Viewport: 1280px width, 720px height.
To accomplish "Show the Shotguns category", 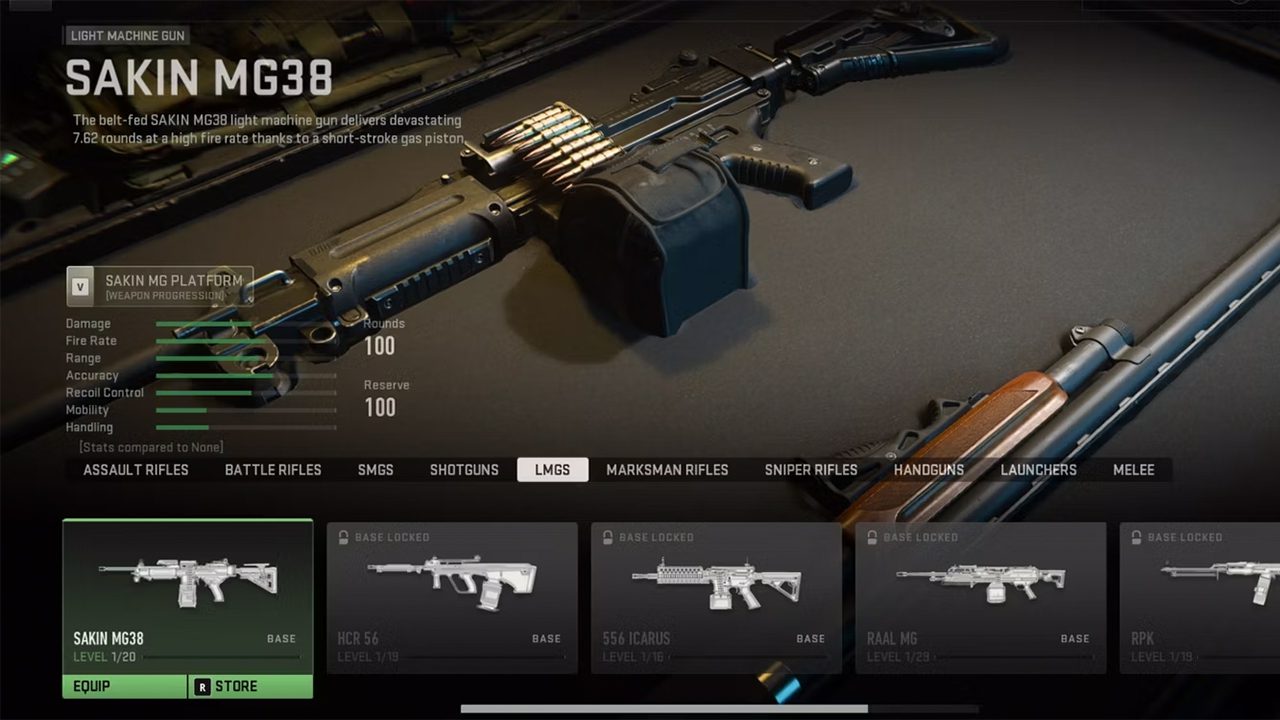I will [x=464, y=470].
